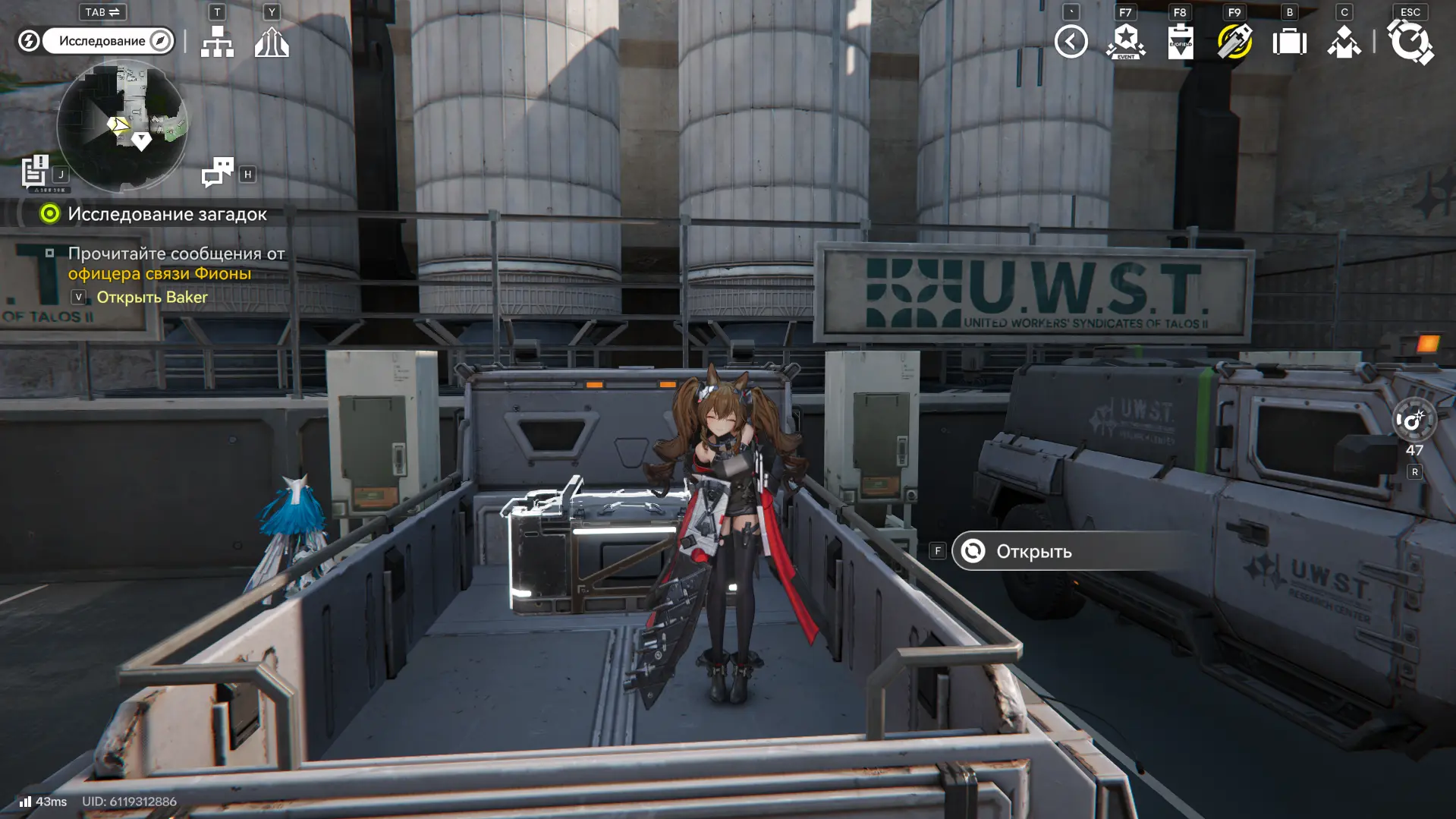The image size is (1456, 819).
Task: Toggle the Исследование mode pill
Action: click(108, 41)
